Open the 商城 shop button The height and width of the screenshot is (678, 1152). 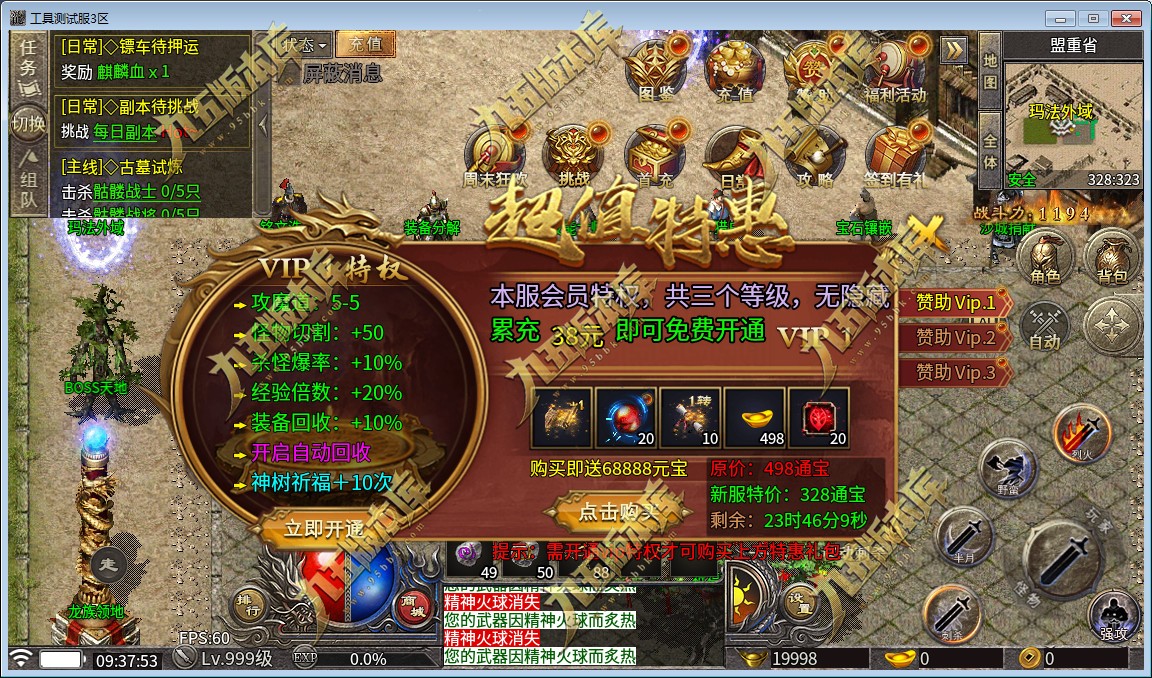(411, 605)
